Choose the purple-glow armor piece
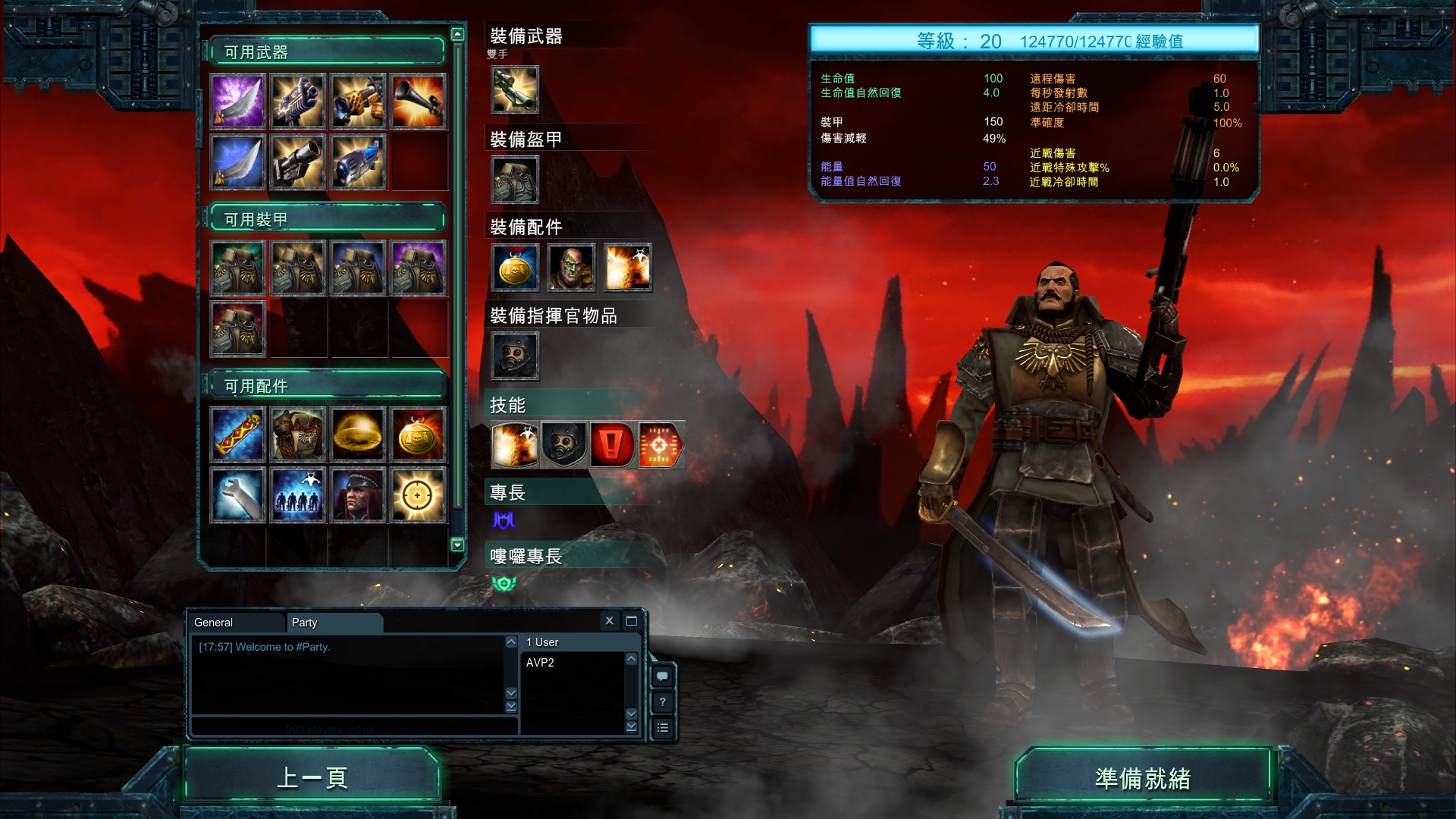The height and width of the screenshot is (819, 1456). click(418, 268)
